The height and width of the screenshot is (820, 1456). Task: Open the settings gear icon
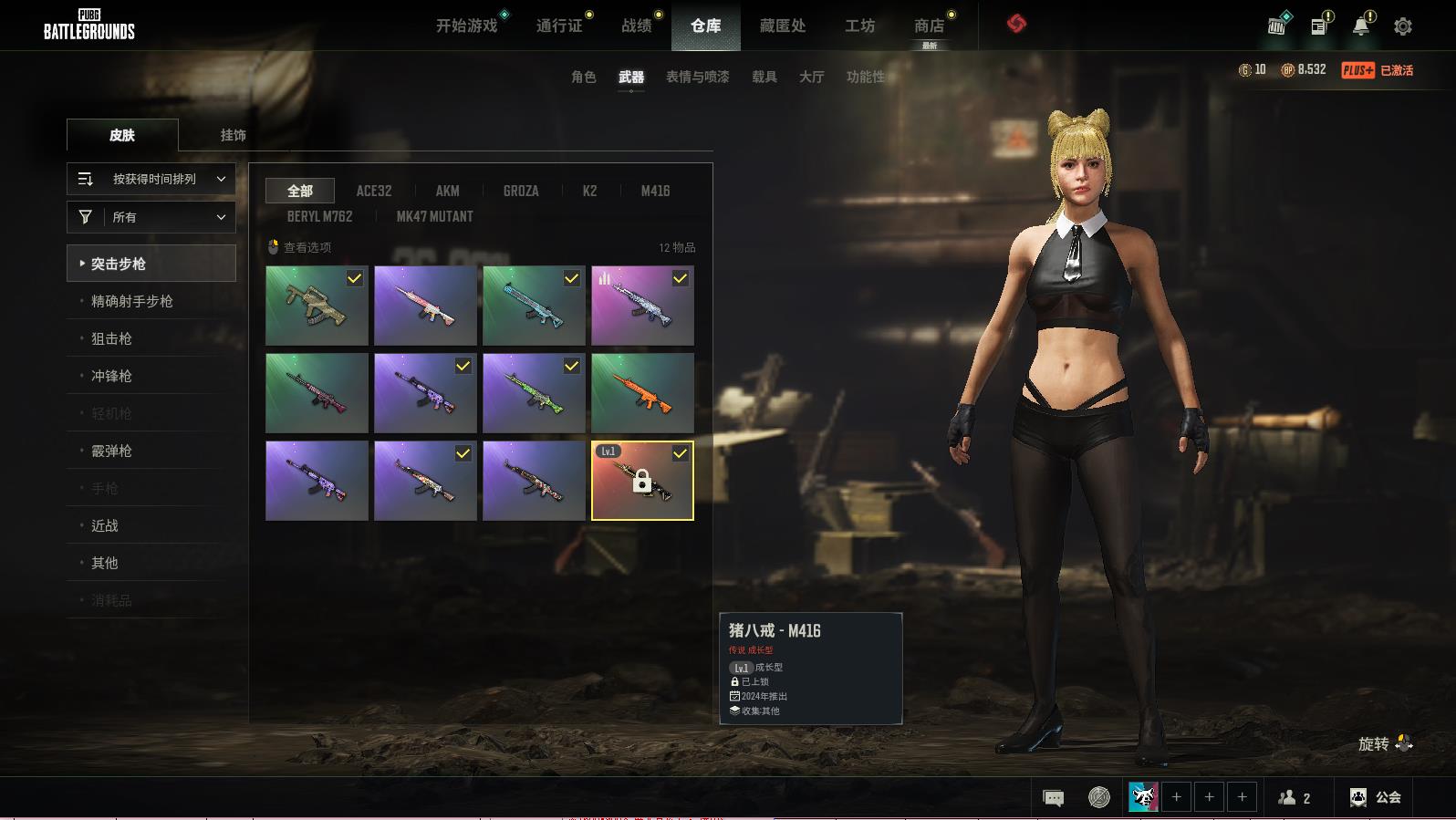tap(1402, 26)
